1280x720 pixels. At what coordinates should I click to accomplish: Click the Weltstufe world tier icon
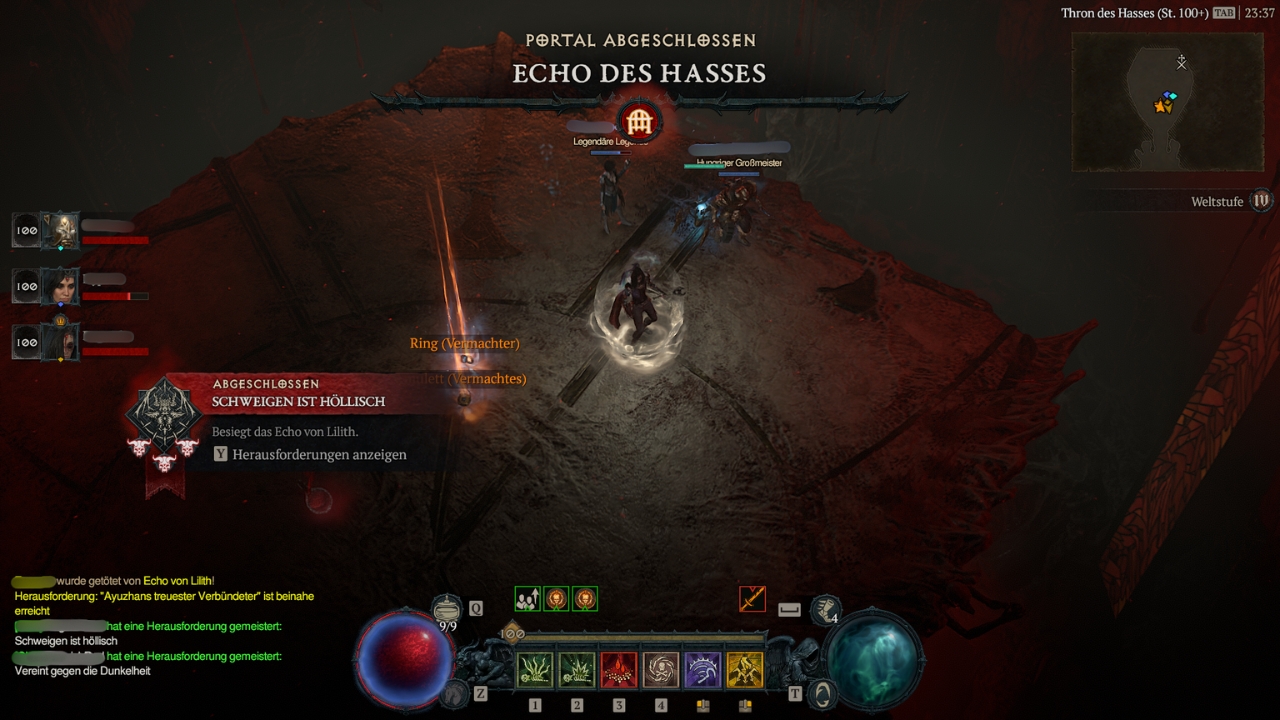tap(1262, 201)
